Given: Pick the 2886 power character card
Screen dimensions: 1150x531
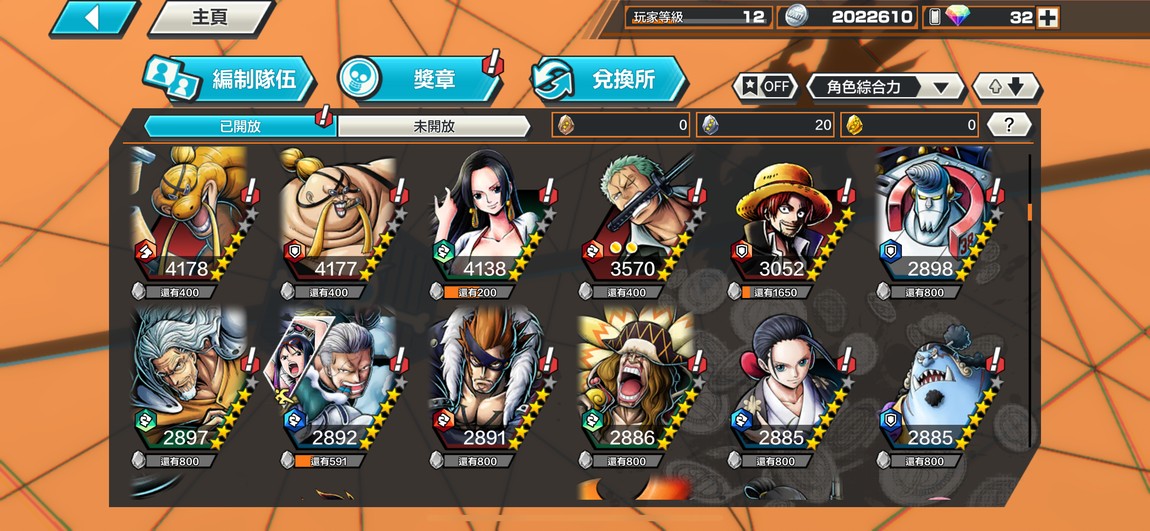Looking at the screenshot, I should tap(638, 384).
